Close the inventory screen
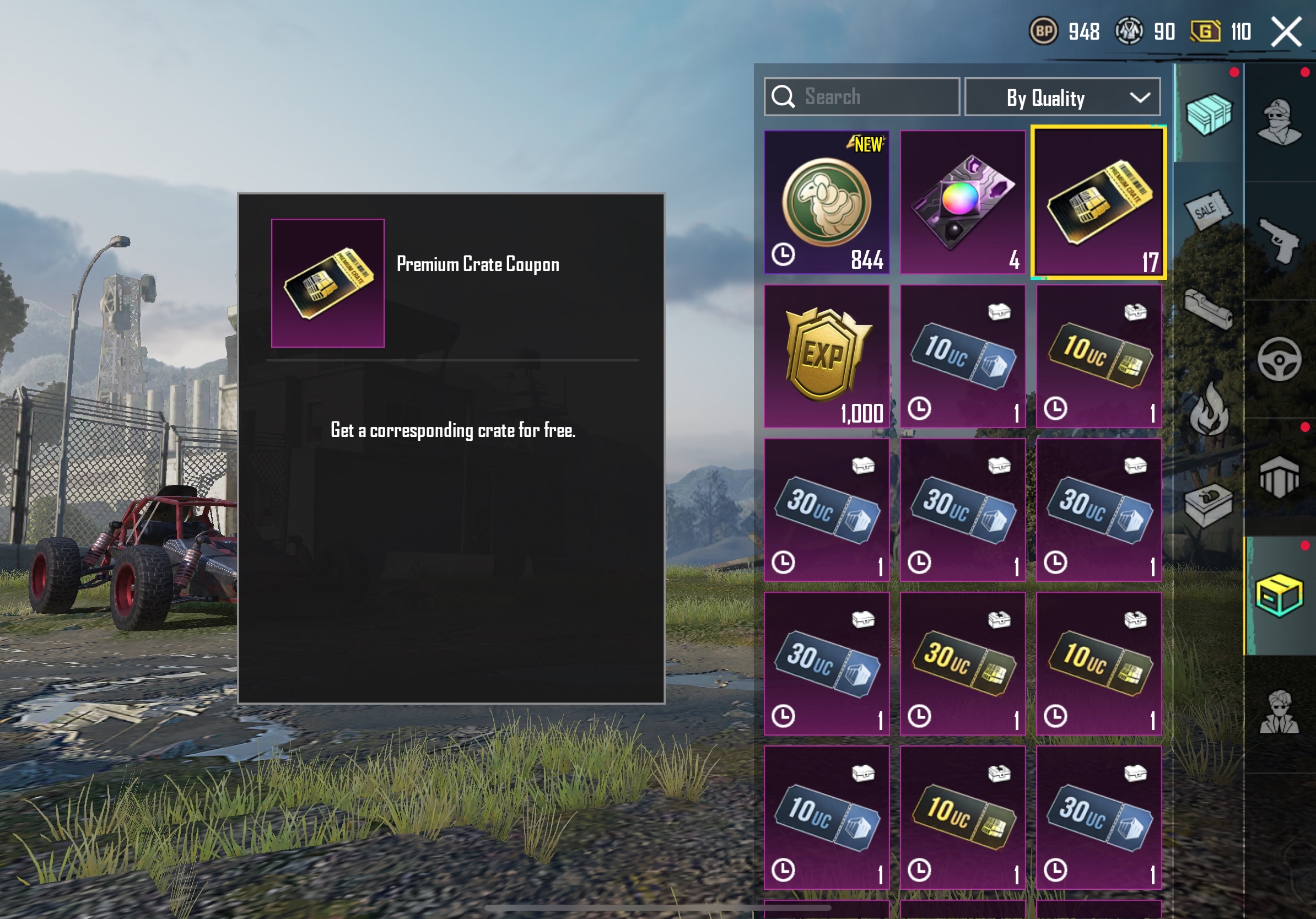Screen dimensions: 1316x919 (1286, 31)
